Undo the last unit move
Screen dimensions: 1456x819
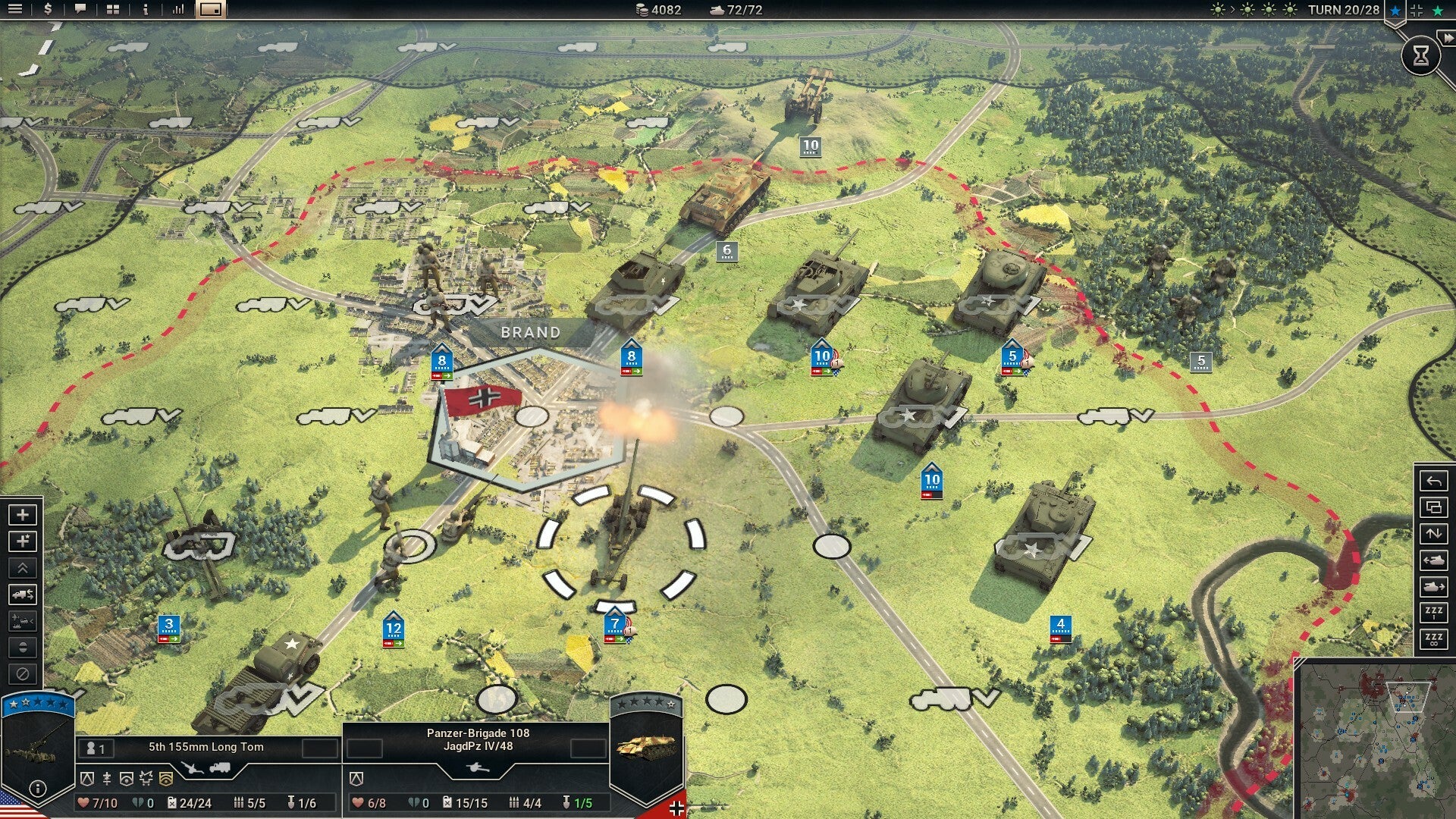1436,482
